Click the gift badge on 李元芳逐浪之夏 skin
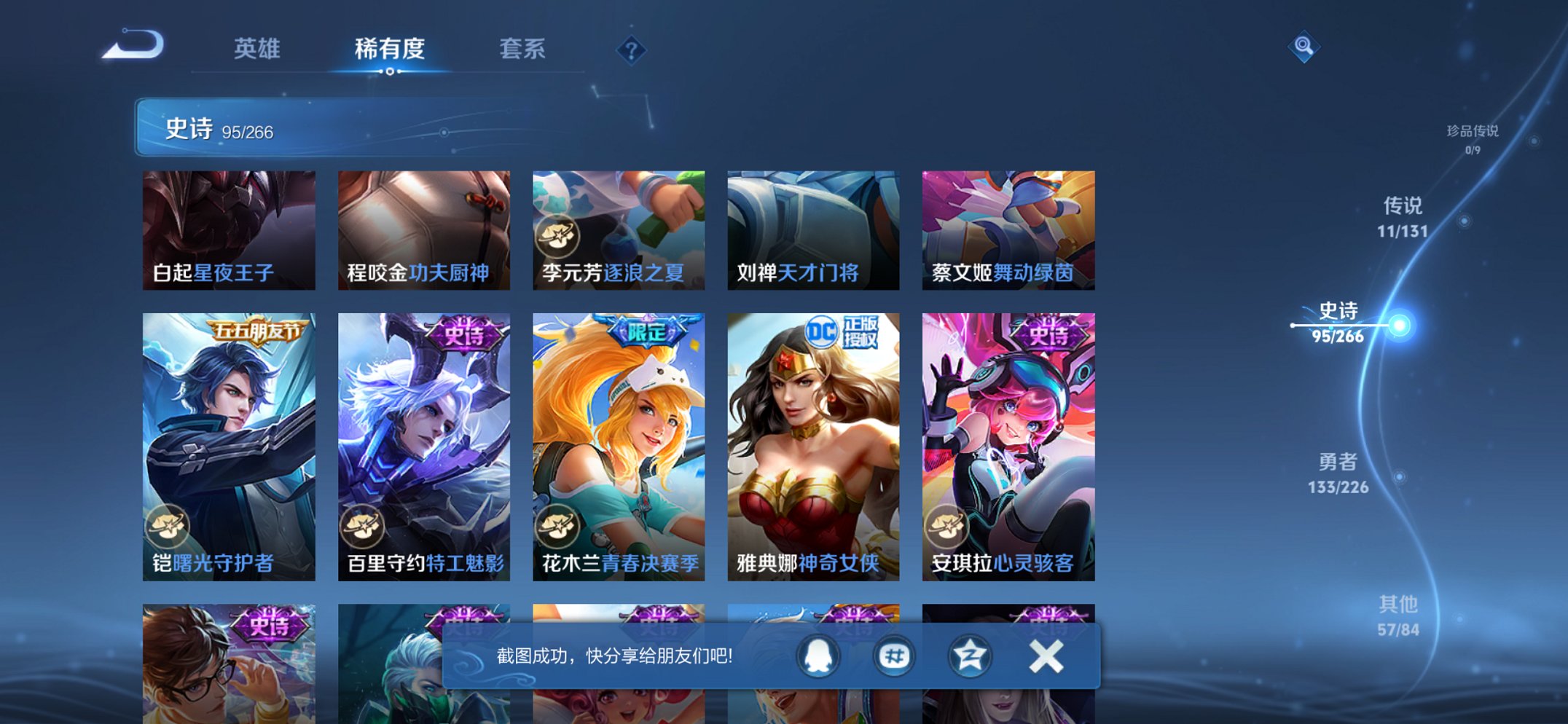The image size is (1568, 724). [557, 235]
